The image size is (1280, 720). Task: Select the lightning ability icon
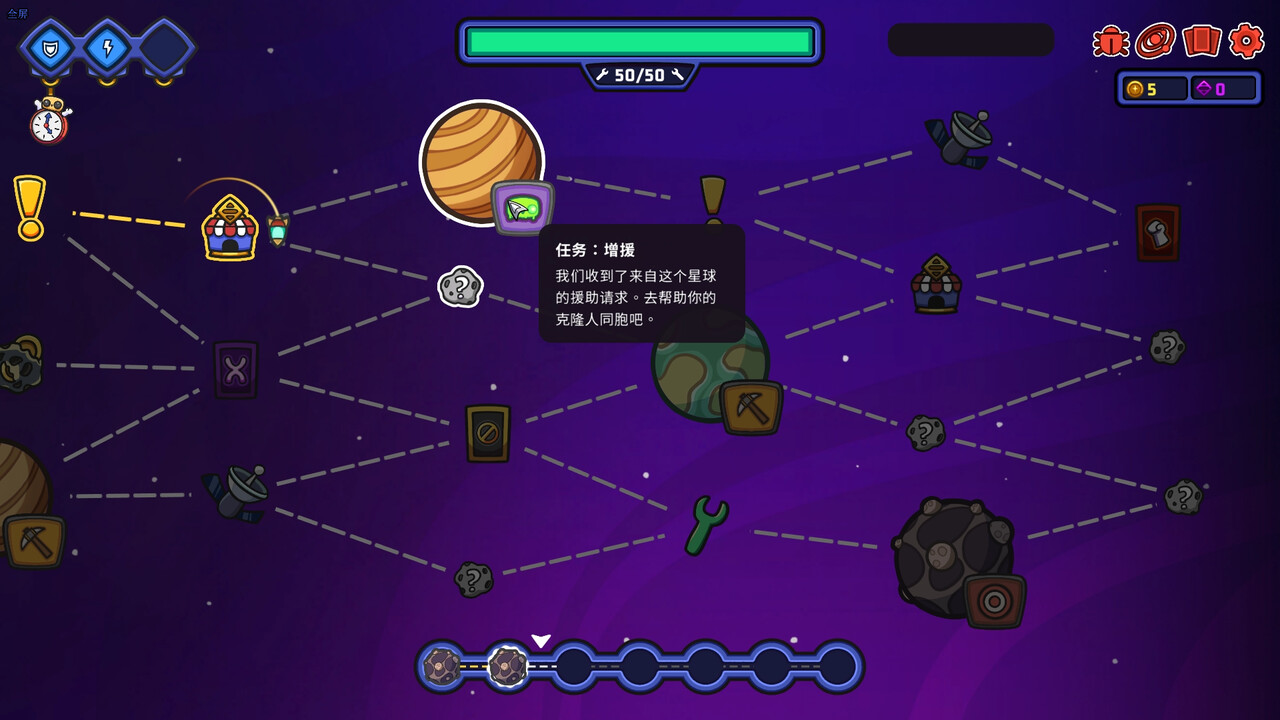(x=105, y=47)
